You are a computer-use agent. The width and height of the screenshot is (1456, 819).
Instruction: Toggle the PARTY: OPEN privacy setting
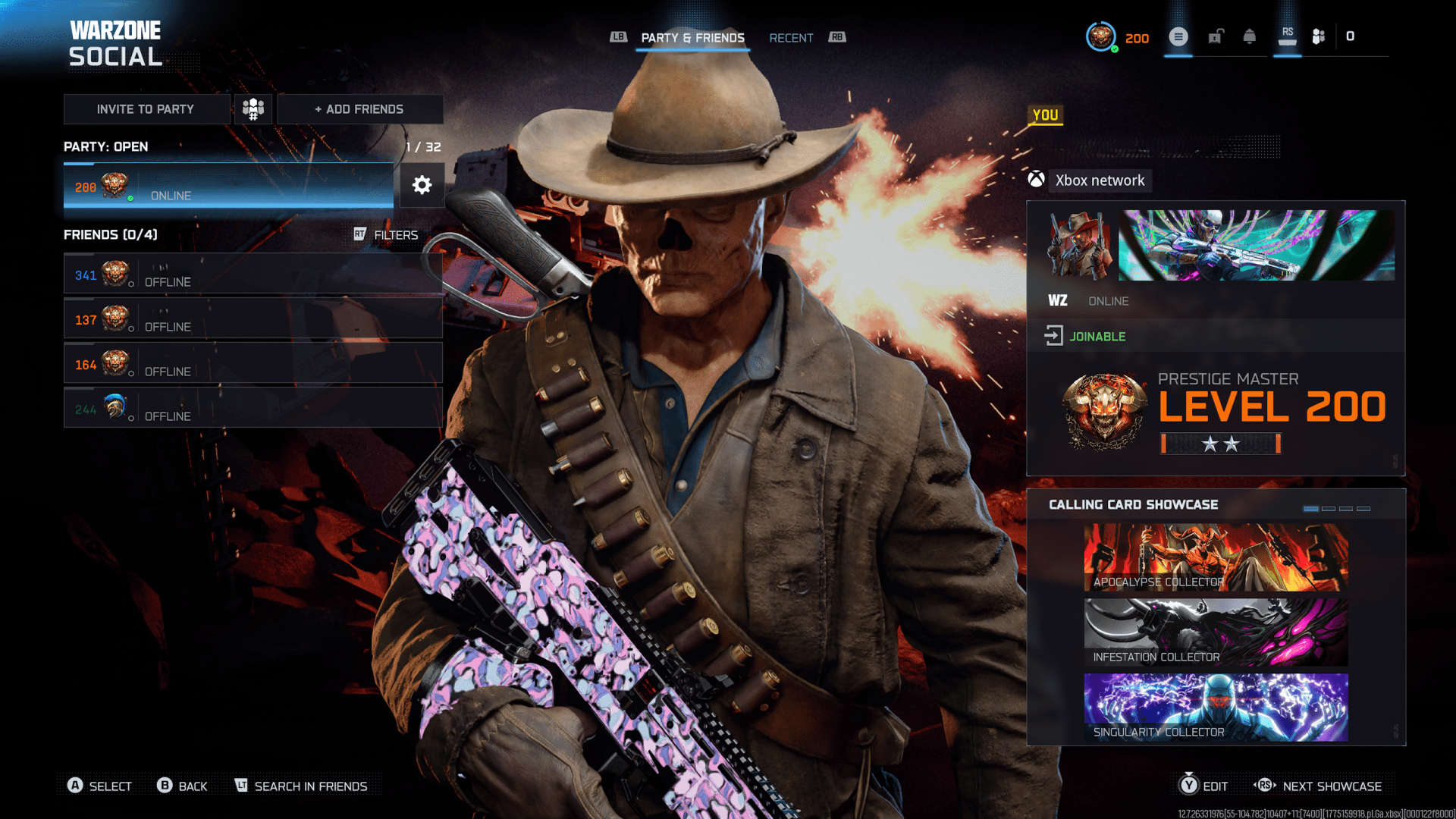pyautogui.click(x=105, y=146)
